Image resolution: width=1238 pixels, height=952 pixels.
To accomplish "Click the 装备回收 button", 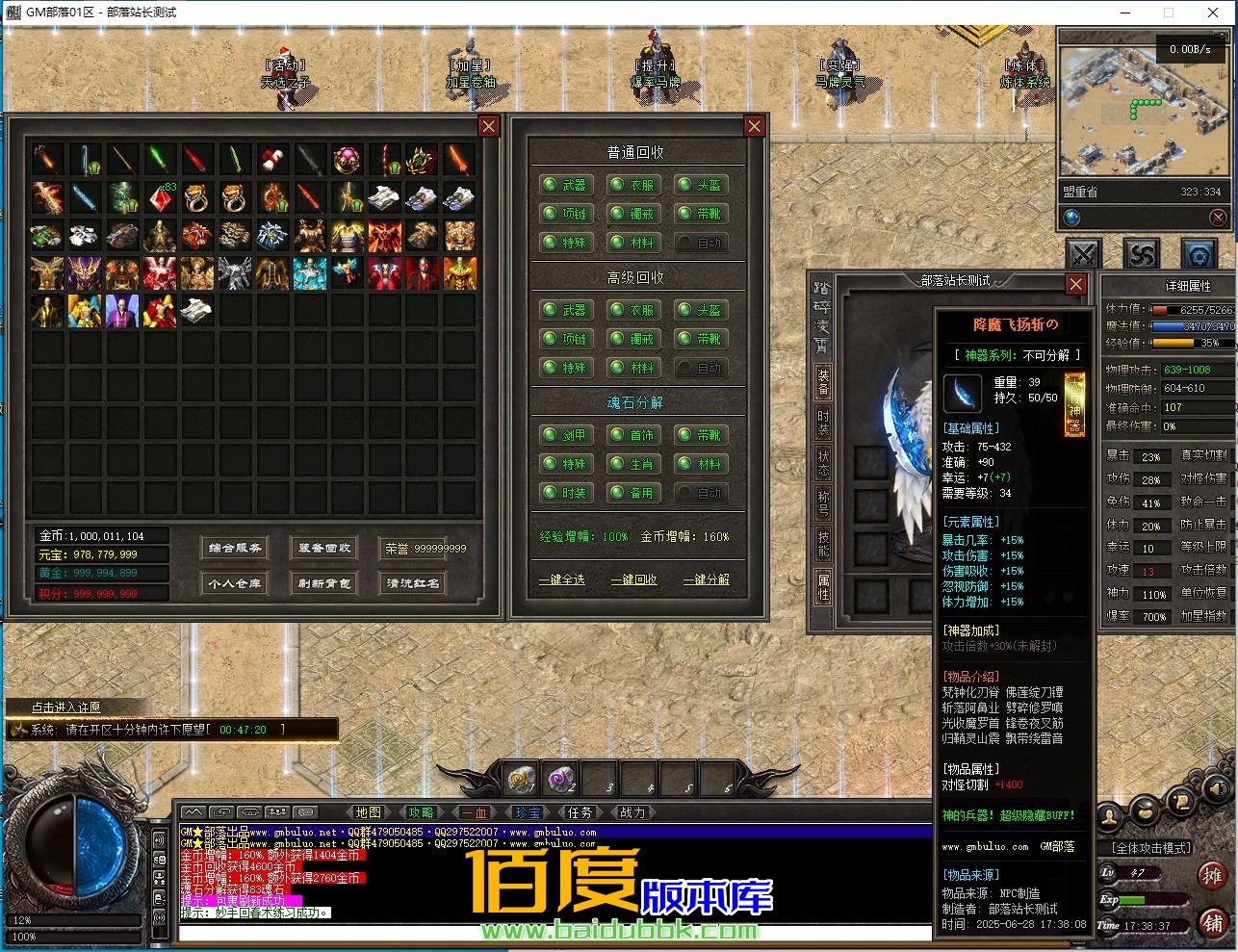I will (x=324, y=549).
